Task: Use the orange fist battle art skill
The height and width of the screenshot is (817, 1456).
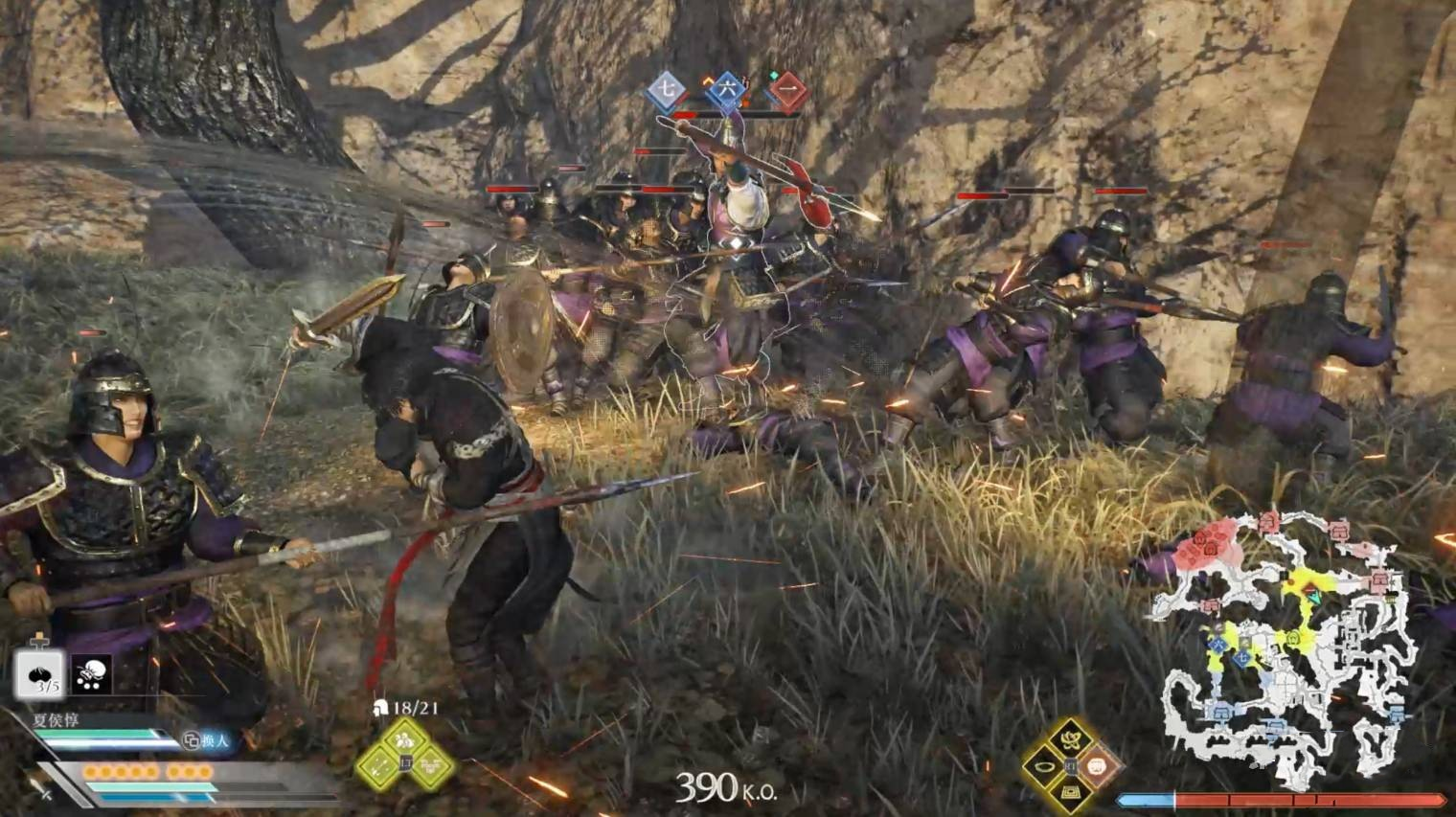Action: 1098,765
